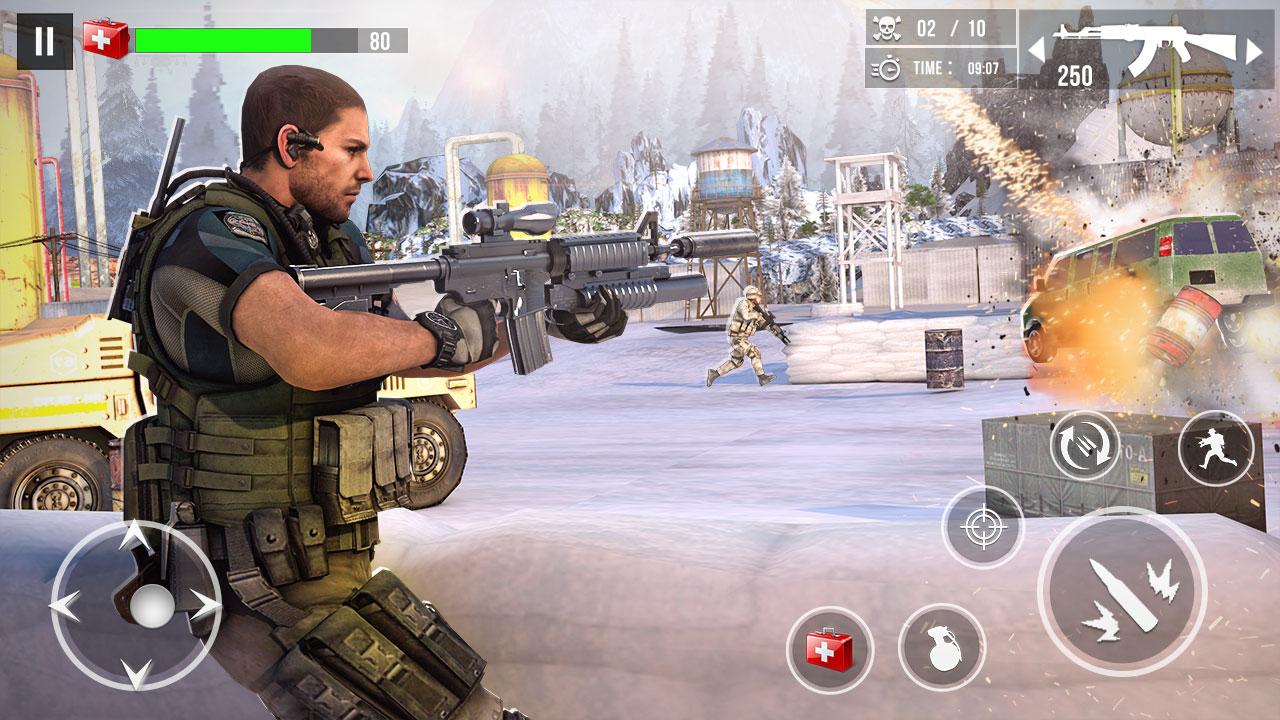Pause the game

coord(45,41)
